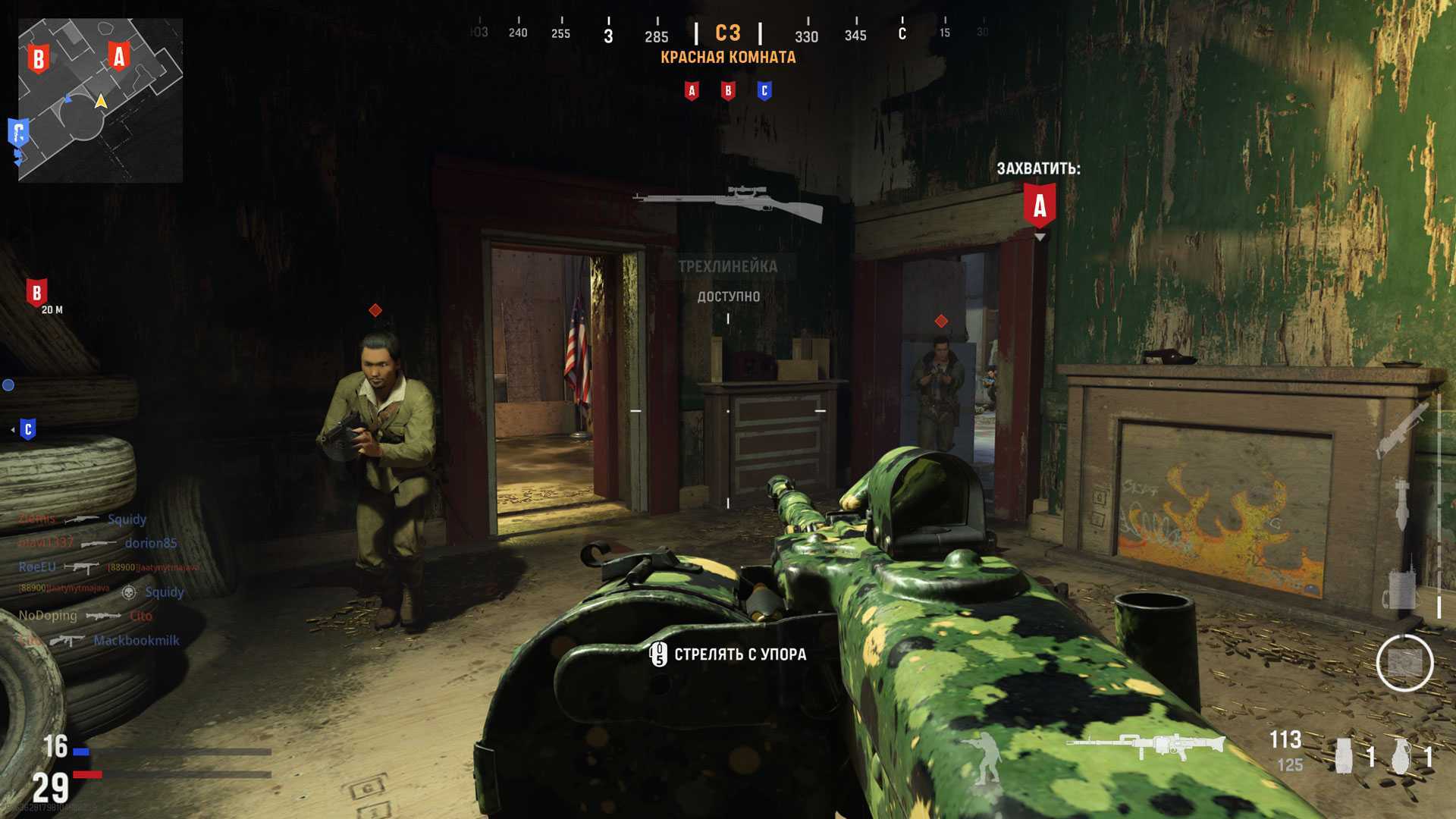
Task: Click the crouching soldier stance icon
Action: click(983, 757)
